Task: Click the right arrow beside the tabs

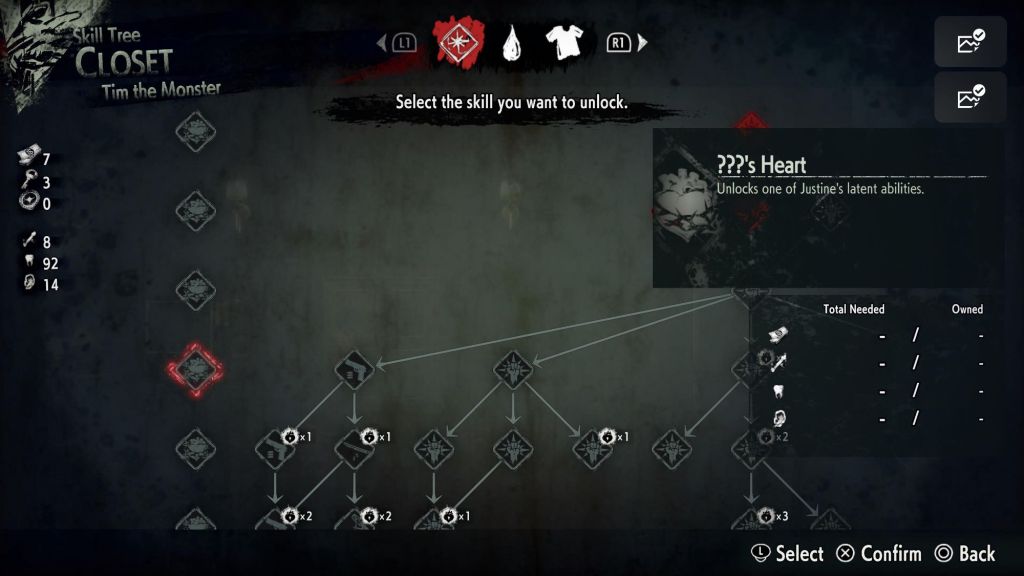Action: coord(643,43)
